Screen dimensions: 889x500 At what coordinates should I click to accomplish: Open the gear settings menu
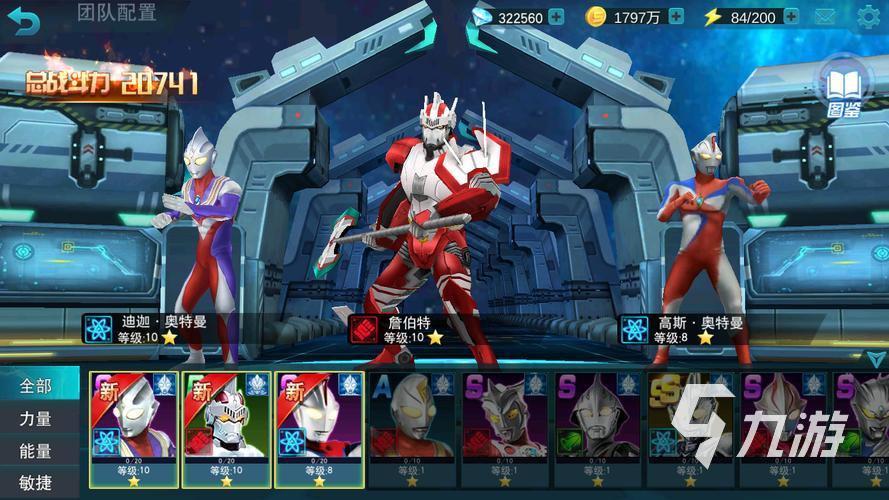(x=868, y=17)
